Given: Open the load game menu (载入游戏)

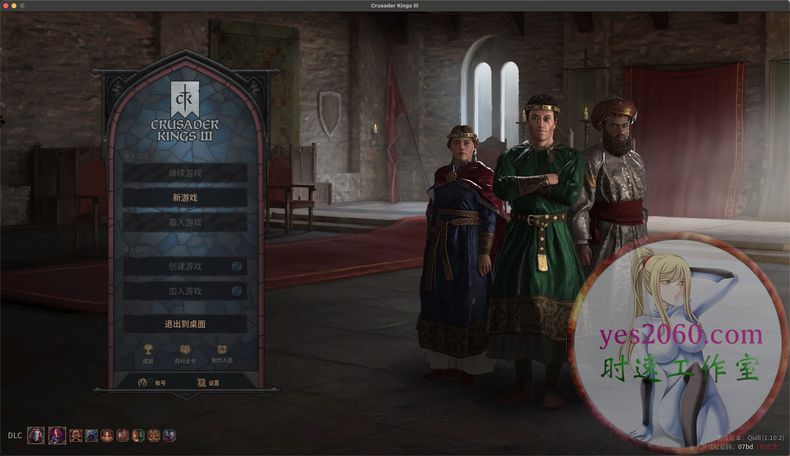Looking at the screenshot, I should 184,223.
